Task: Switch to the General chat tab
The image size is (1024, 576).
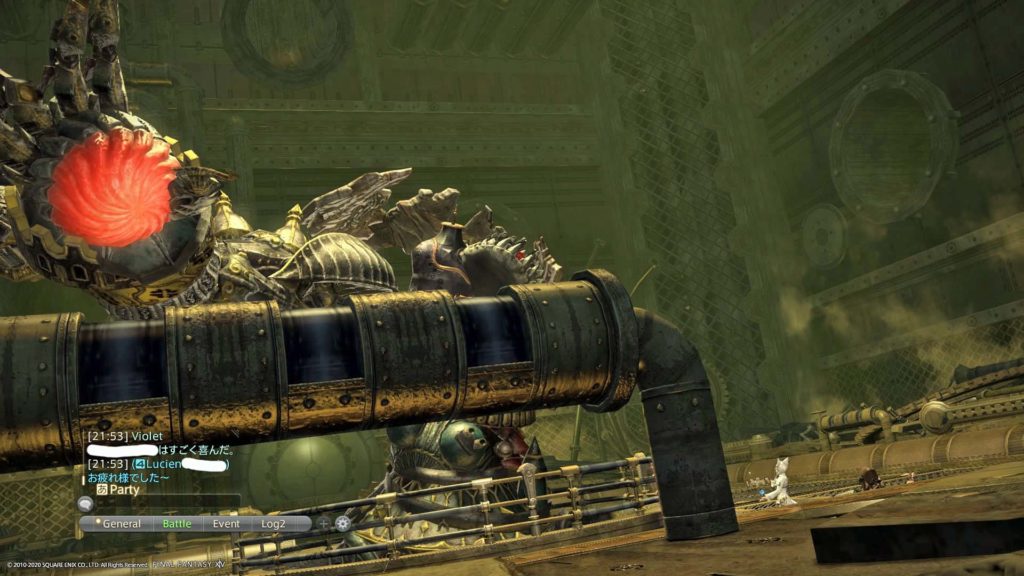Action: tap(119, 523)
